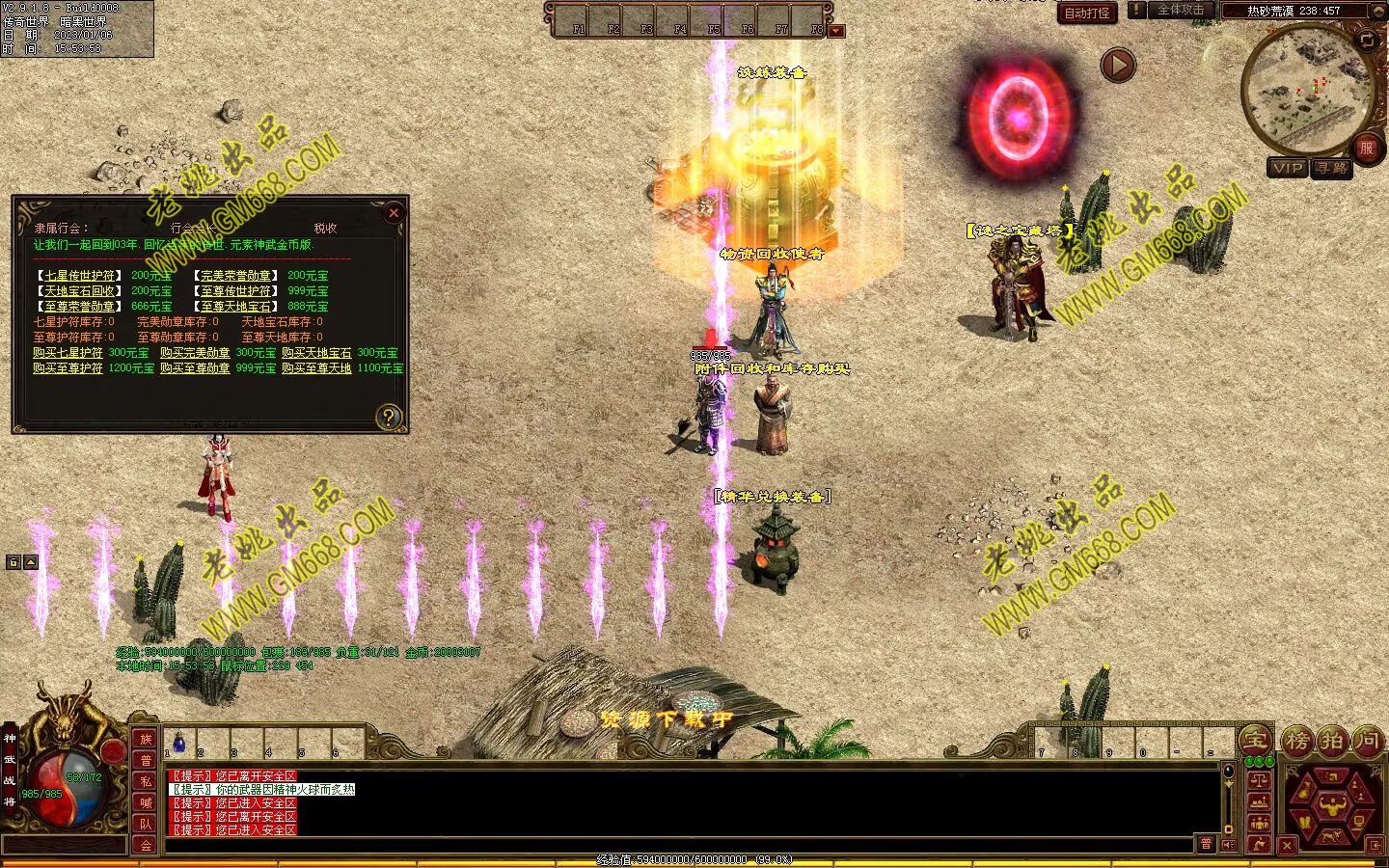Select the 七星传世护符 recycle link
1389x868 pixels.
80,276
